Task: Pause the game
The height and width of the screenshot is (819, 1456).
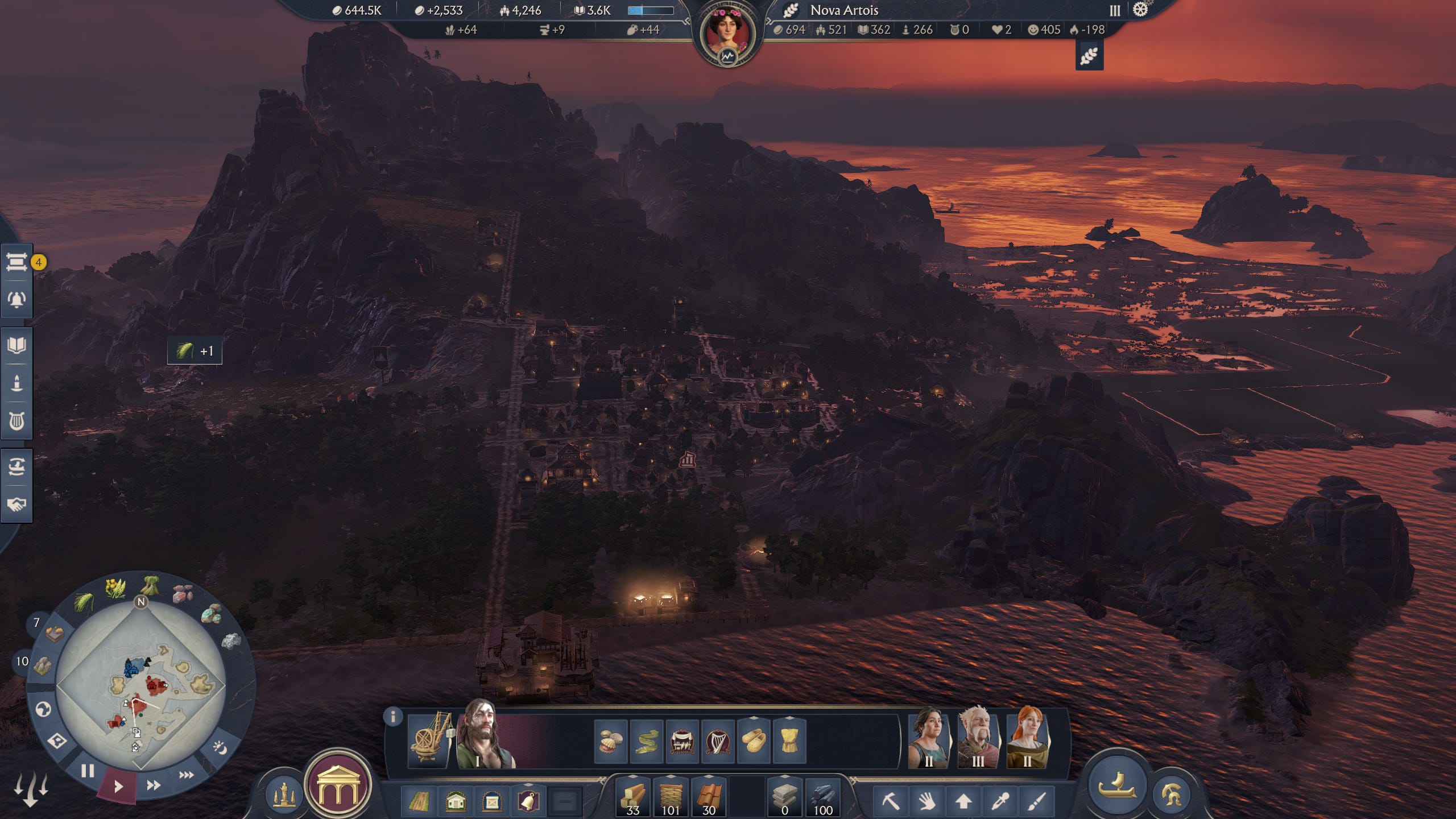Action: [x=87, y=771]
